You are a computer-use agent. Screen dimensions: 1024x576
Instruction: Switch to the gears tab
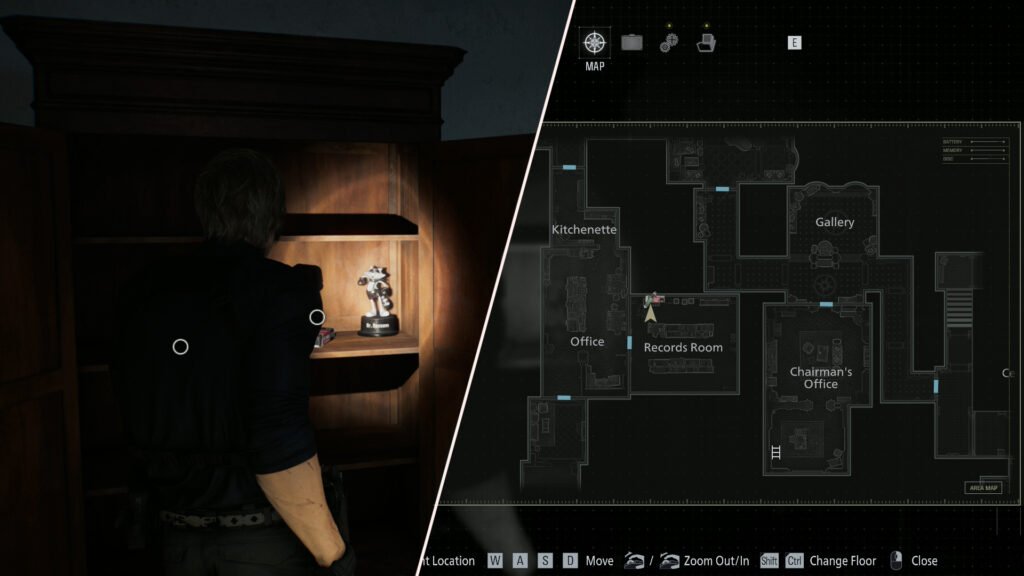click(x=669, y=43)
